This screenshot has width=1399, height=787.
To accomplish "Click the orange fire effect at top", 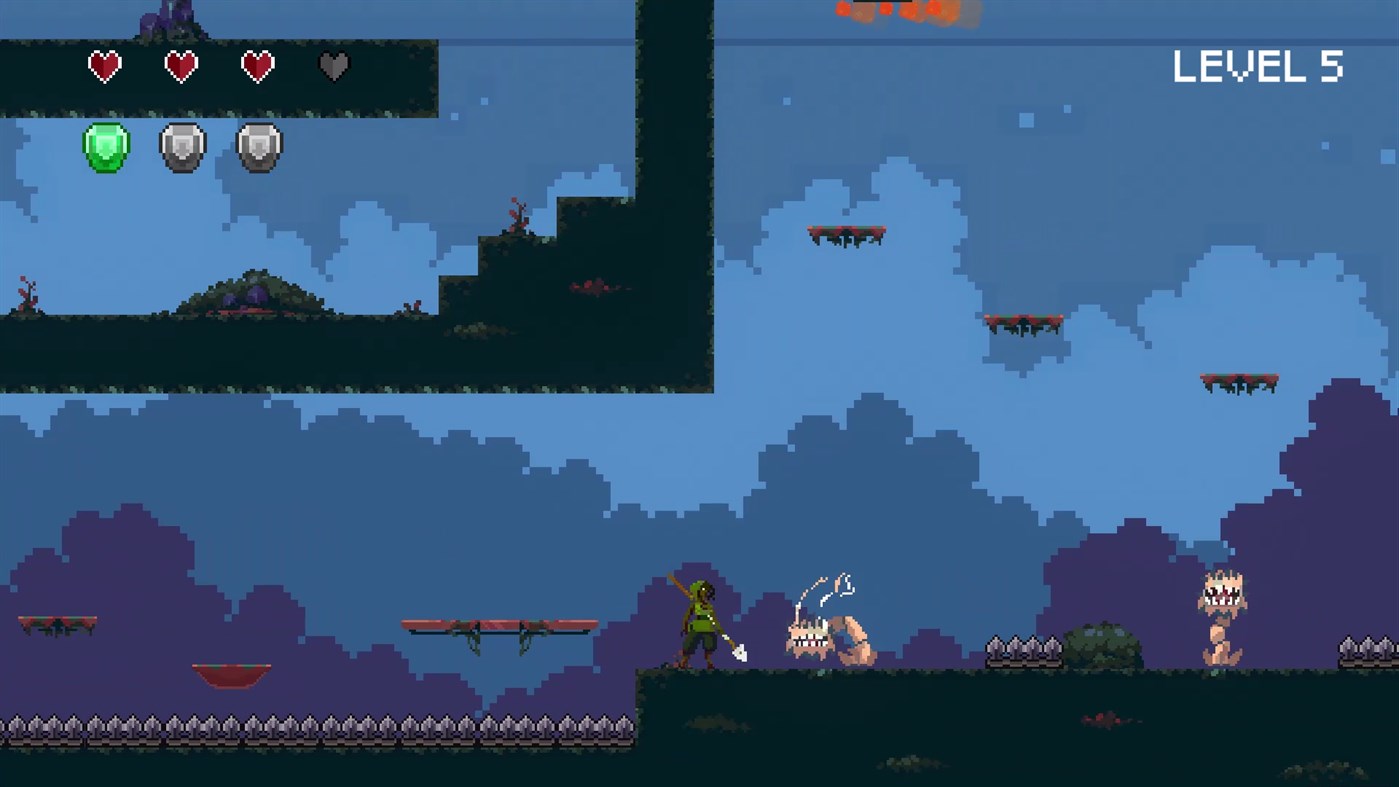I will click(900, 14).
